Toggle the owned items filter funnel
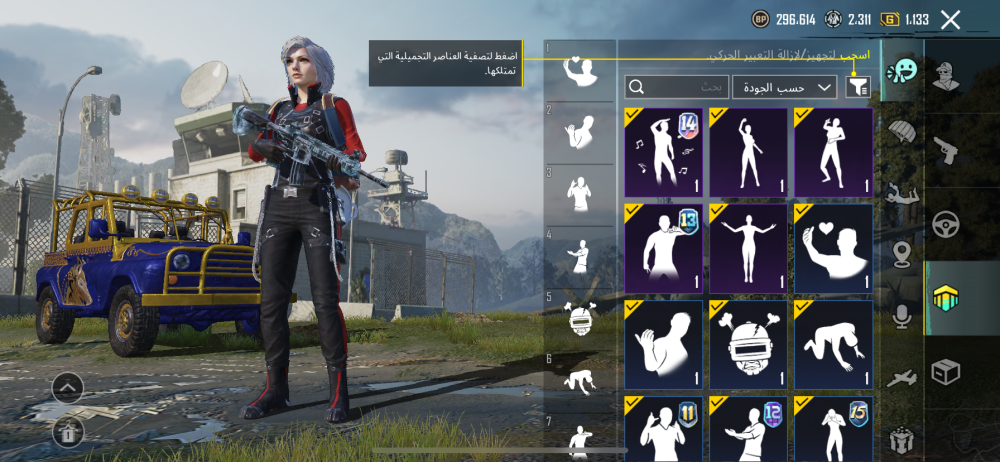 click(x=857, y=87)
